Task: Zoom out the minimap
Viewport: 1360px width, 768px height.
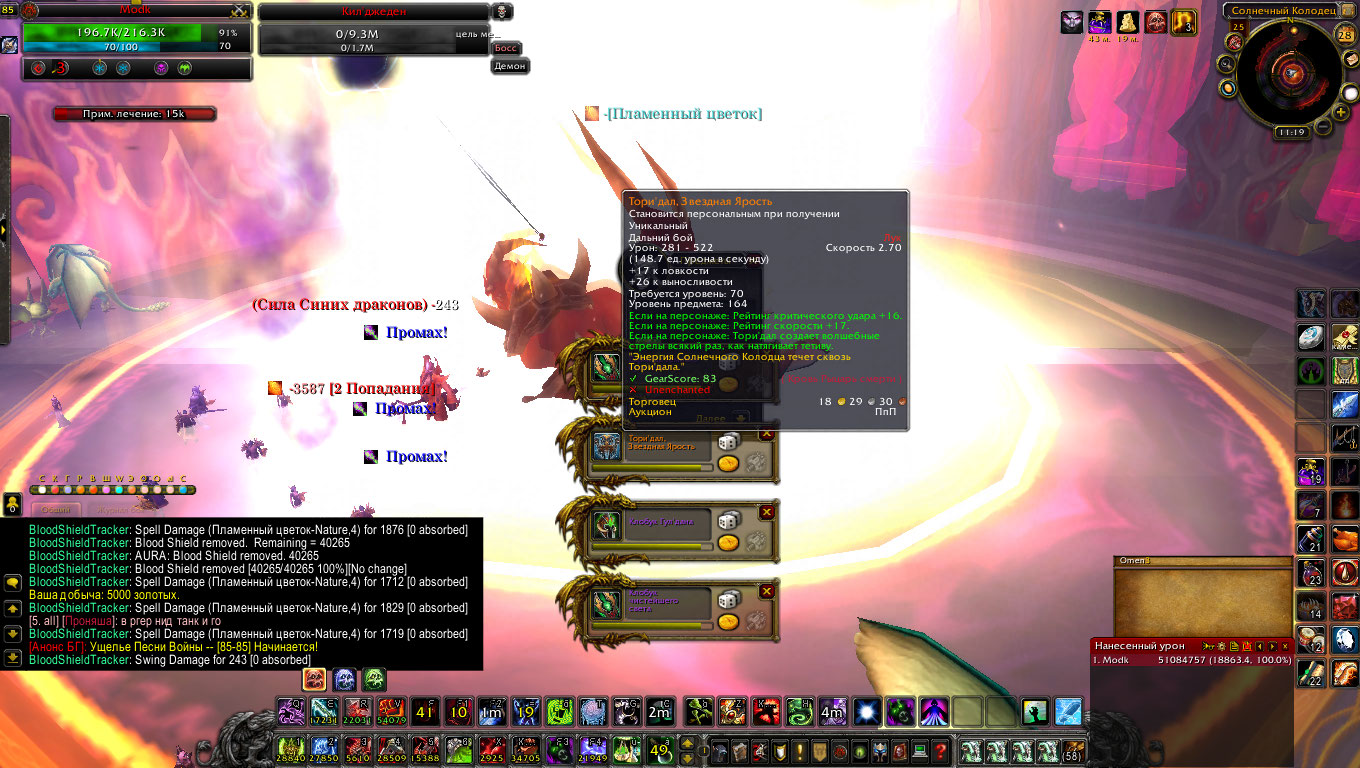Action: [x=1324, y=127]
